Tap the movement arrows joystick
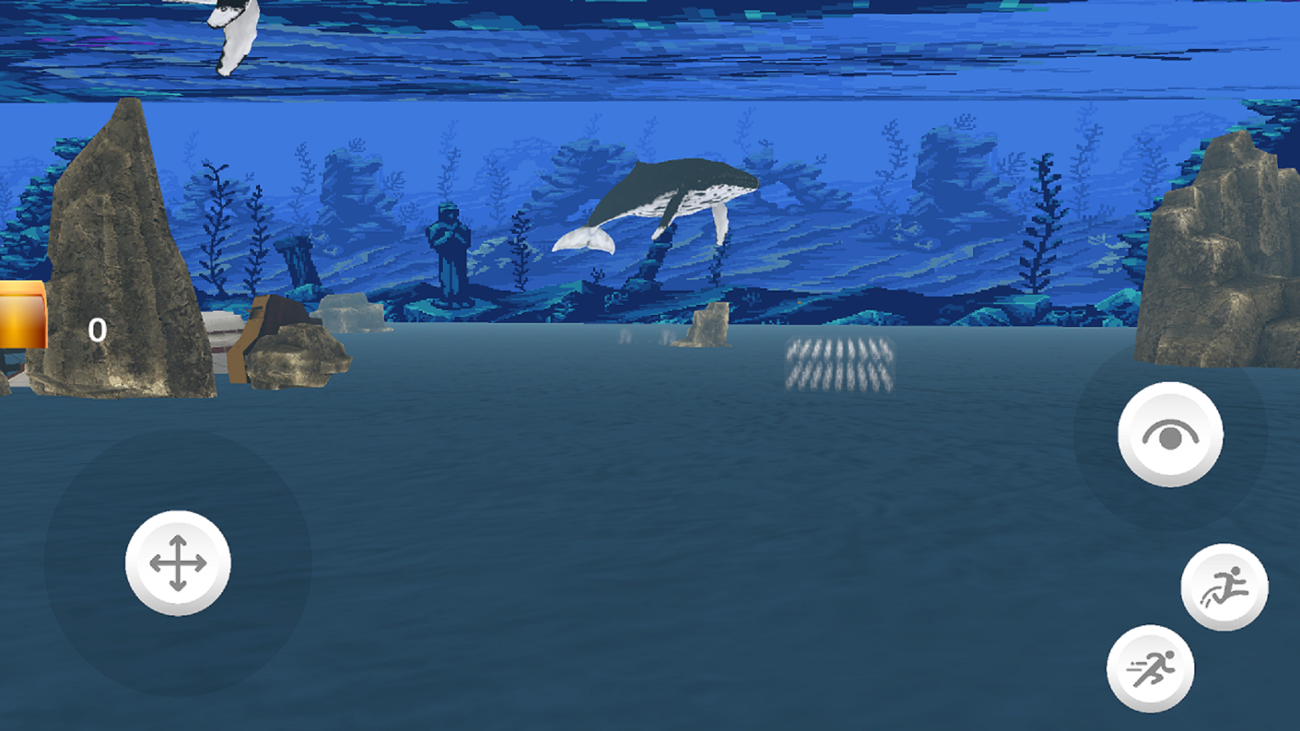Image resolution: width=1300 pixels, height=731 pixels. [x=178, y=564]
